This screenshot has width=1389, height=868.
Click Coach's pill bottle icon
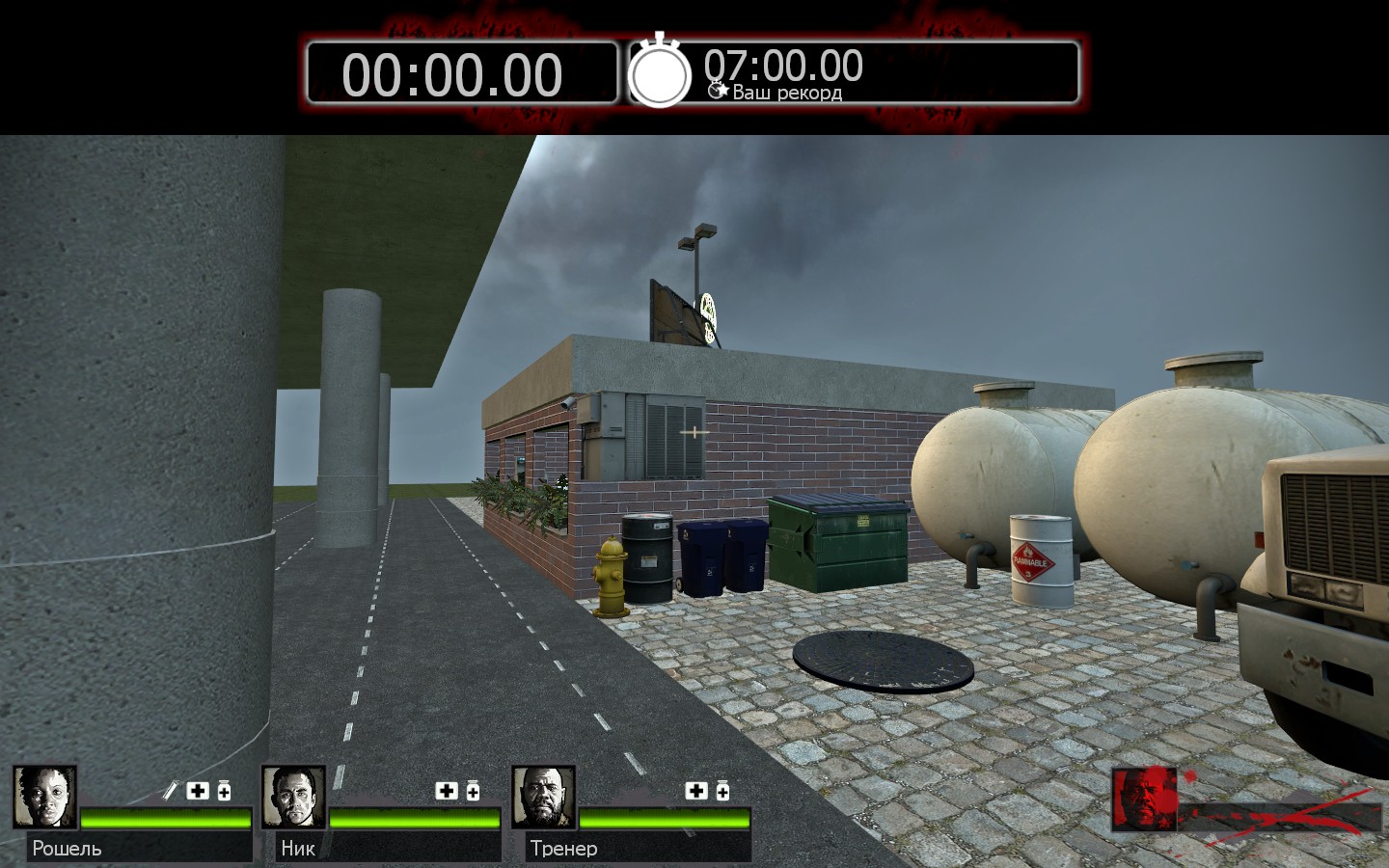[x=722, y=791]
